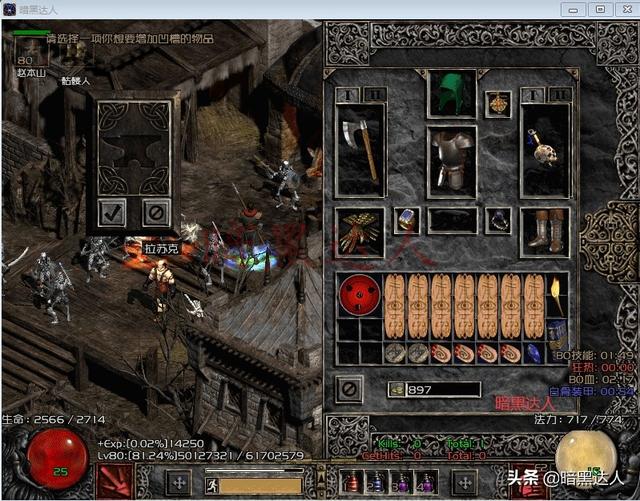Viewport: 640px width, 501px height.
Task: Select the equipped axe weapon slot
Action: [x=359, y=149]
